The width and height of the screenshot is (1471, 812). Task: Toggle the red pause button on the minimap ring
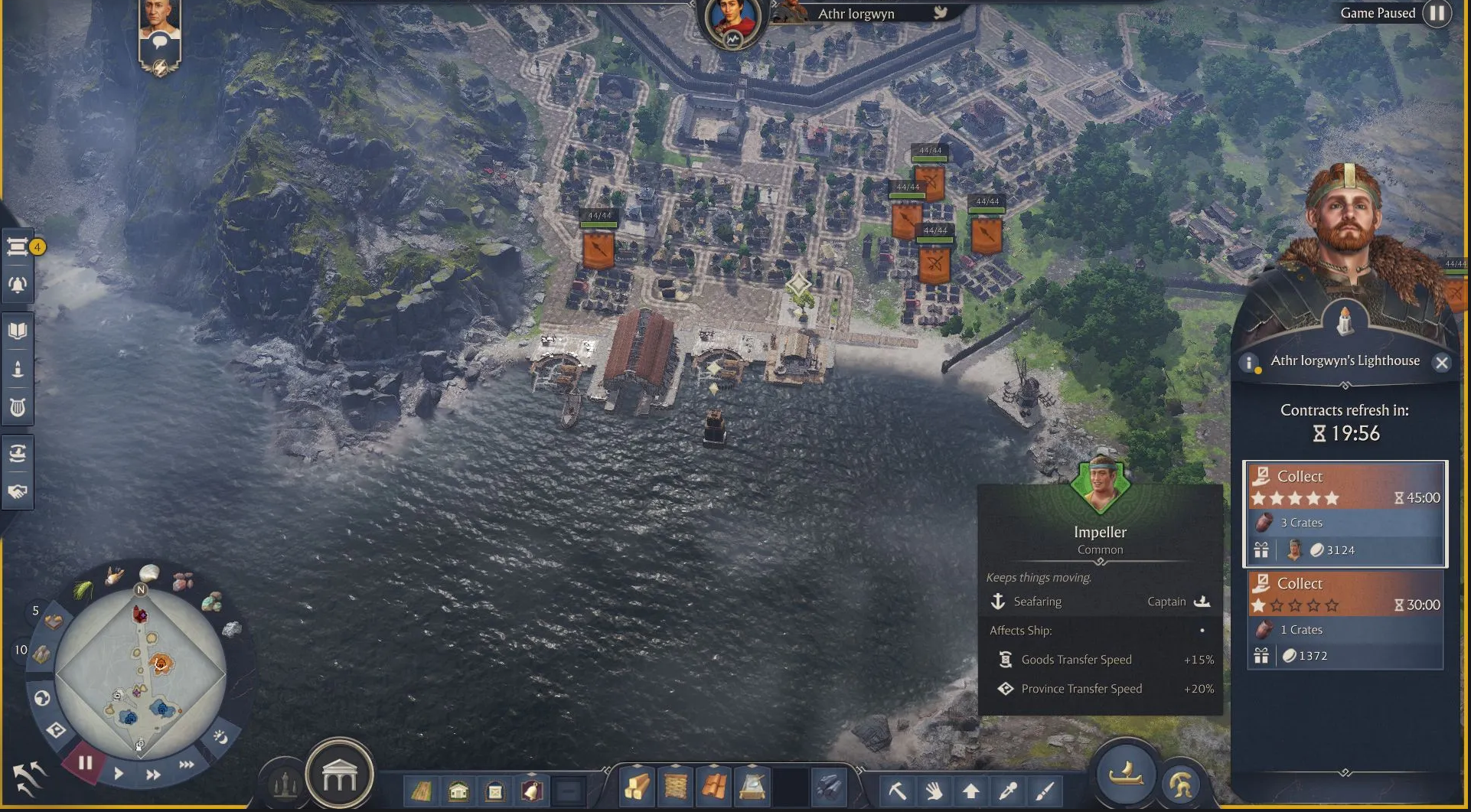coord(85,763)
